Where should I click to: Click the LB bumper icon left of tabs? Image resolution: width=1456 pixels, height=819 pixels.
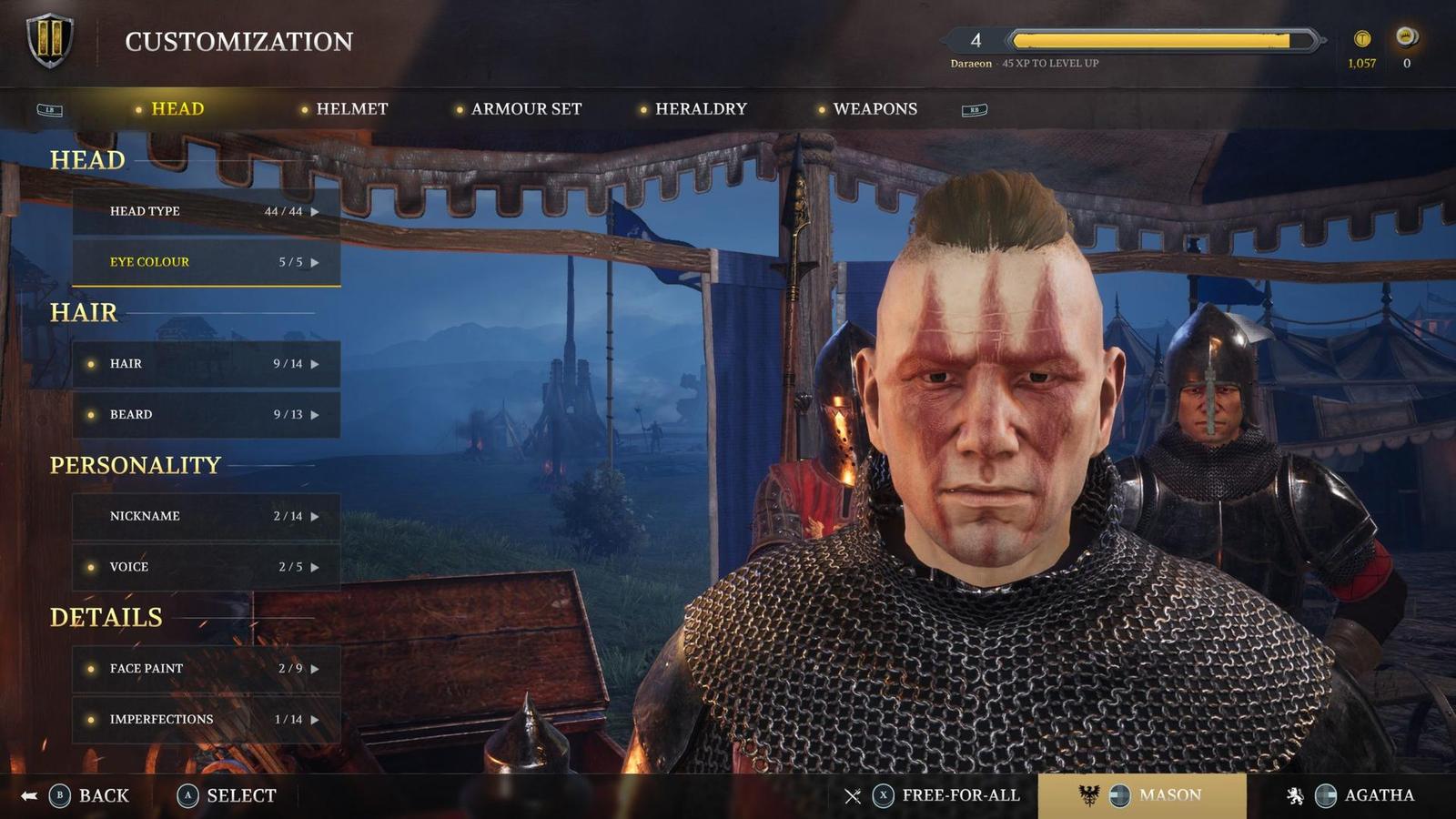[52, 108]
